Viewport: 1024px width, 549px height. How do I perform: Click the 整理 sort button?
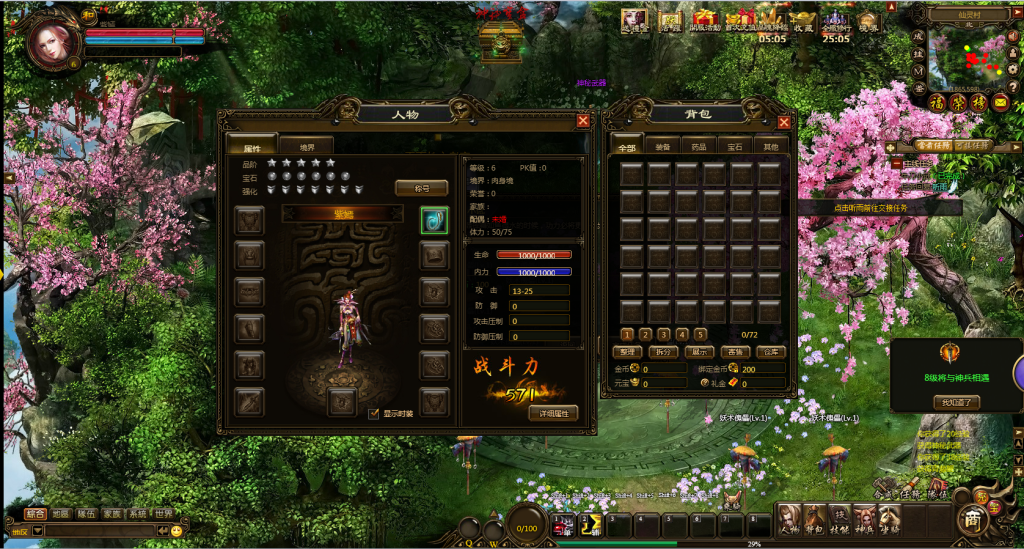(x=627, y=352)
